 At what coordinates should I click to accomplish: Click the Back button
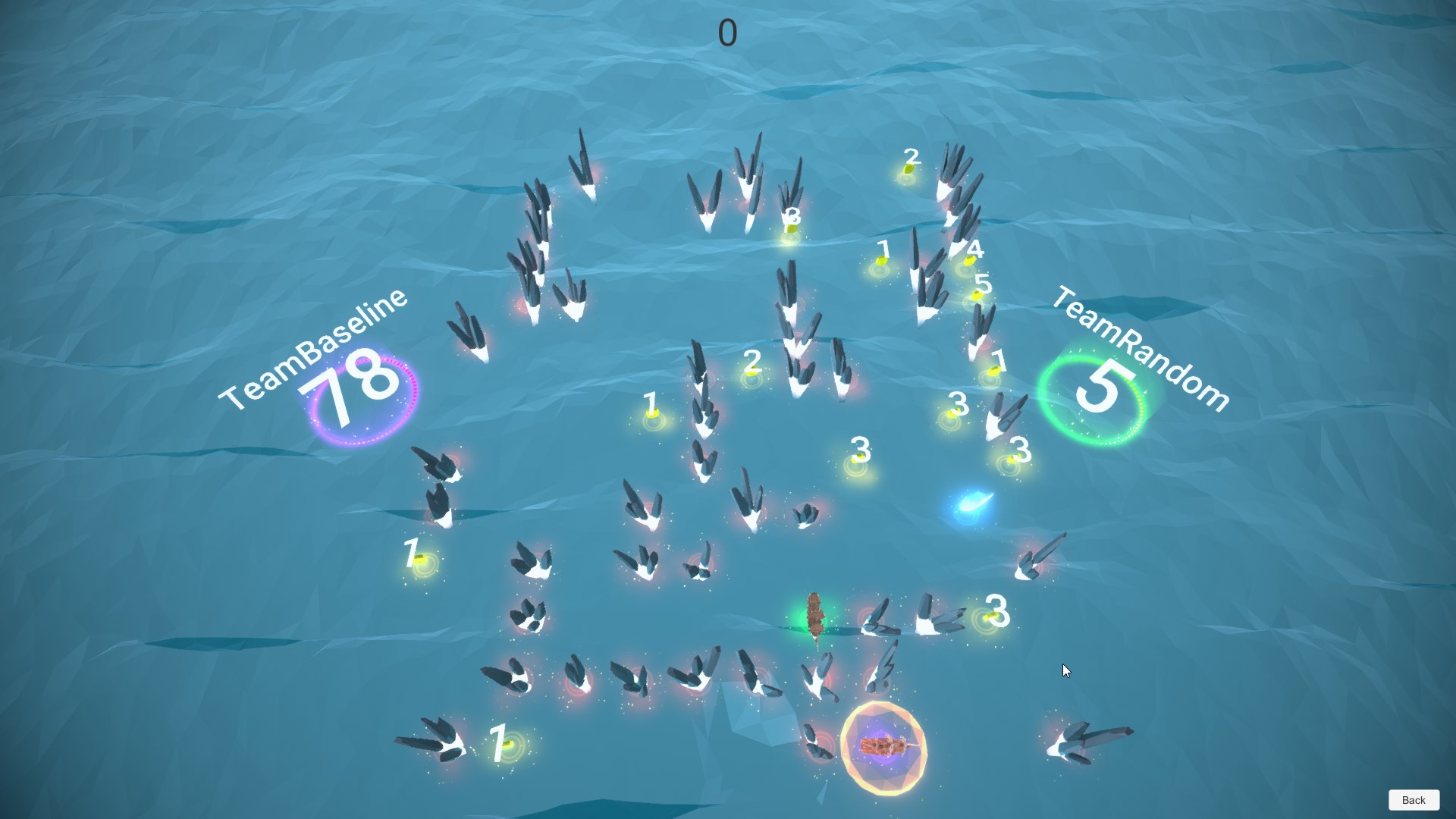(1414, 800)
